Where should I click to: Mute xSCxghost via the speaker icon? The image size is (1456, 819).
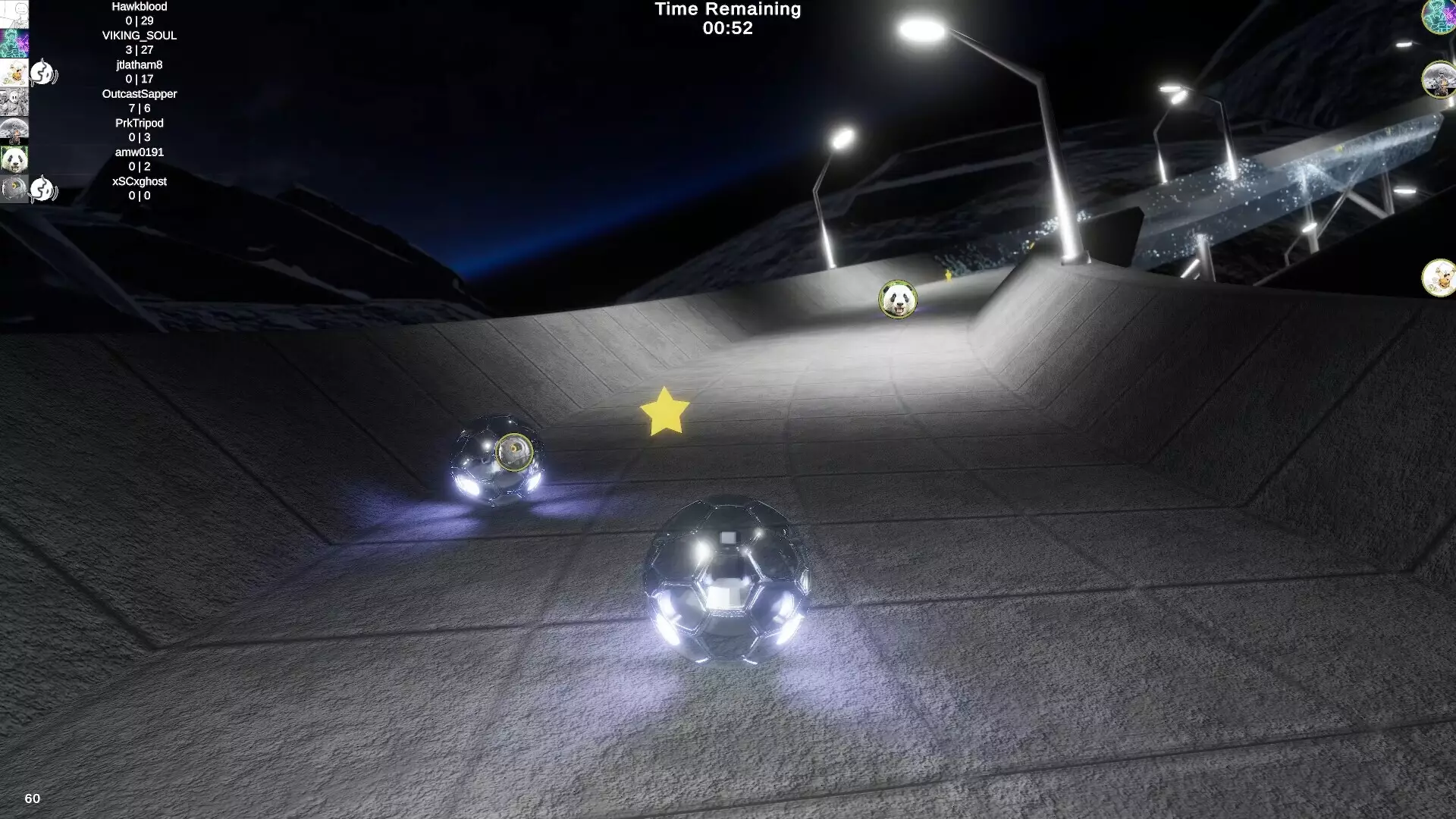coord(42,190)
